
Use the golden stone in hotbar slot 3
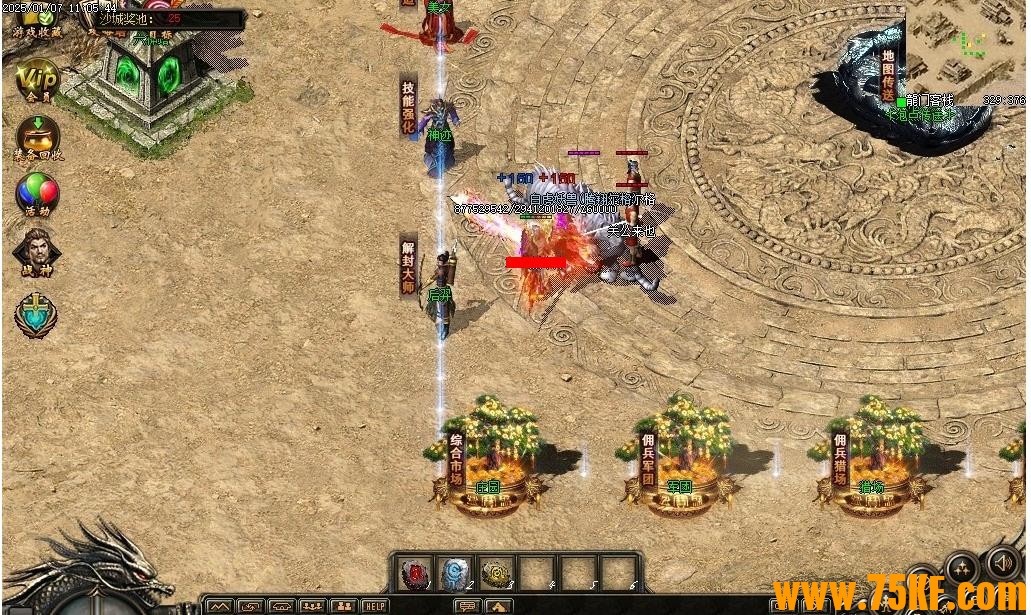(x=497, y=572)
